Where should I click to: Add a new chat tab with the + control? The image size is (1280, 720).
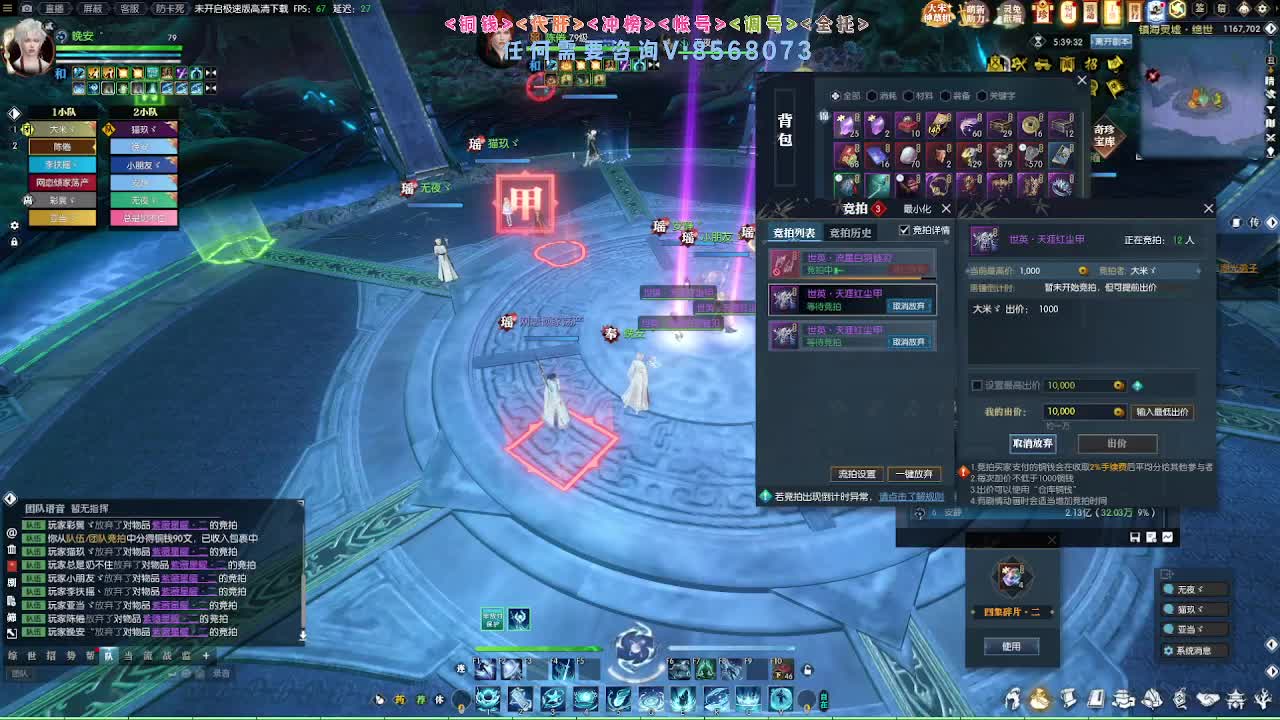[x=206, y=656]
